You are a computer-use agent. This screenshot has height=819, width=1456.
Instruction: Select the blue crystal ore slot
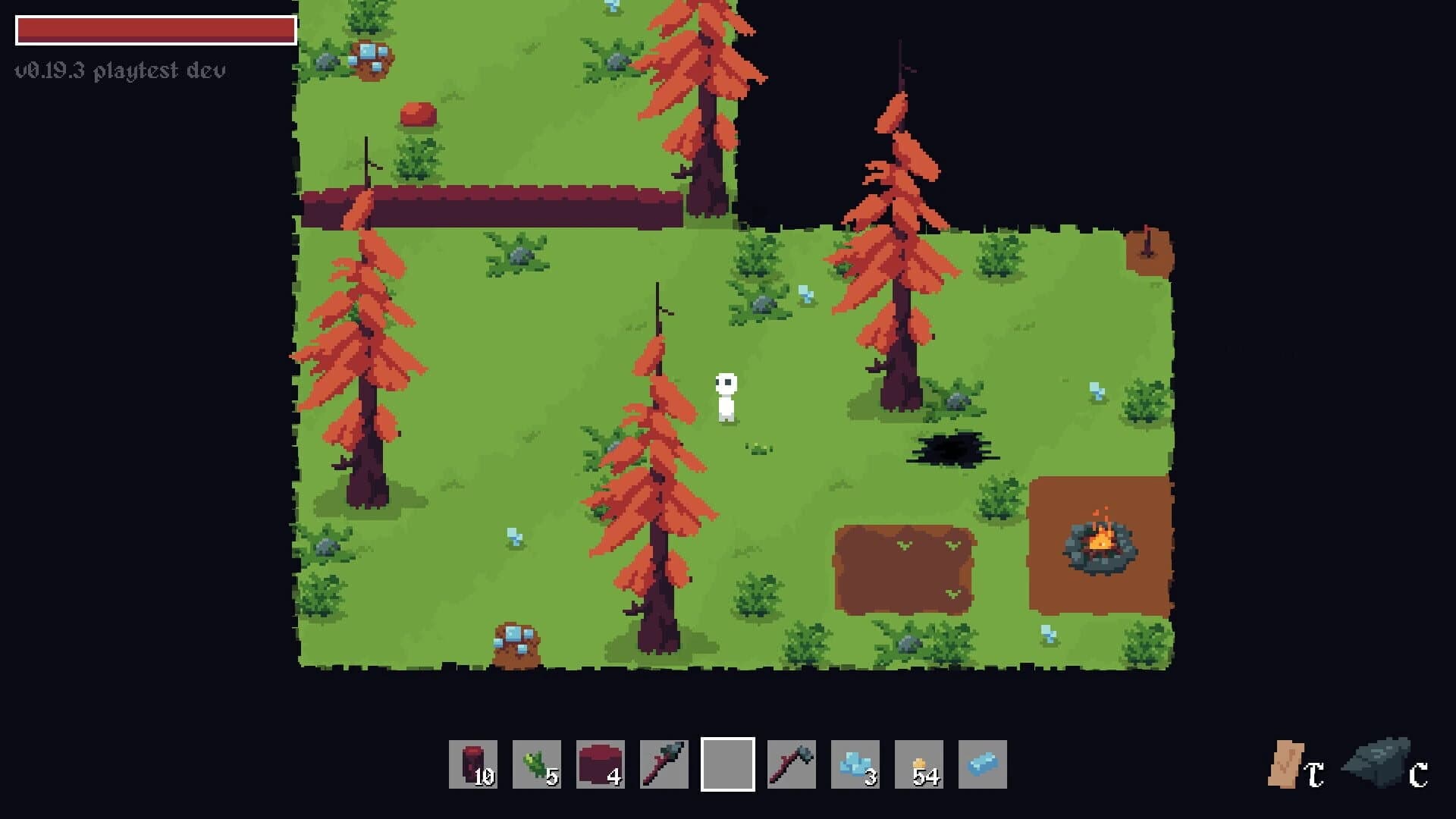coord(855,764)
